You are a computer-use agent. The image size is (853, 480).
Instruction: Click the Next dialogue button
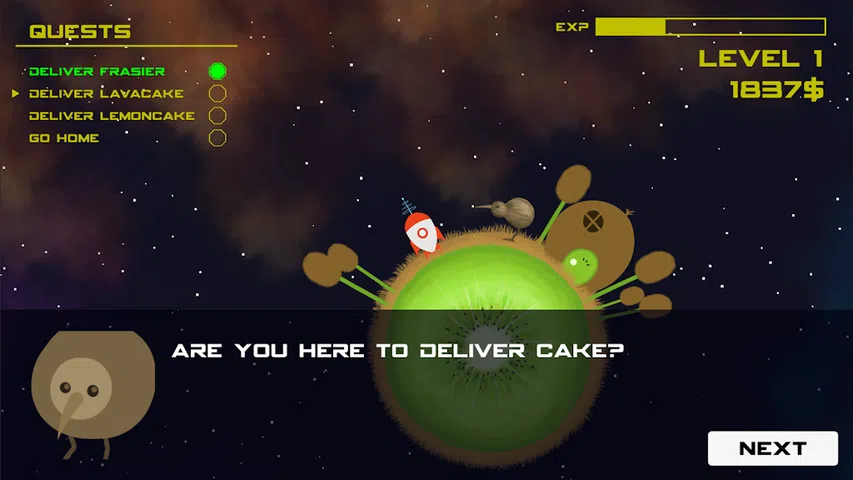pos(772,448)
